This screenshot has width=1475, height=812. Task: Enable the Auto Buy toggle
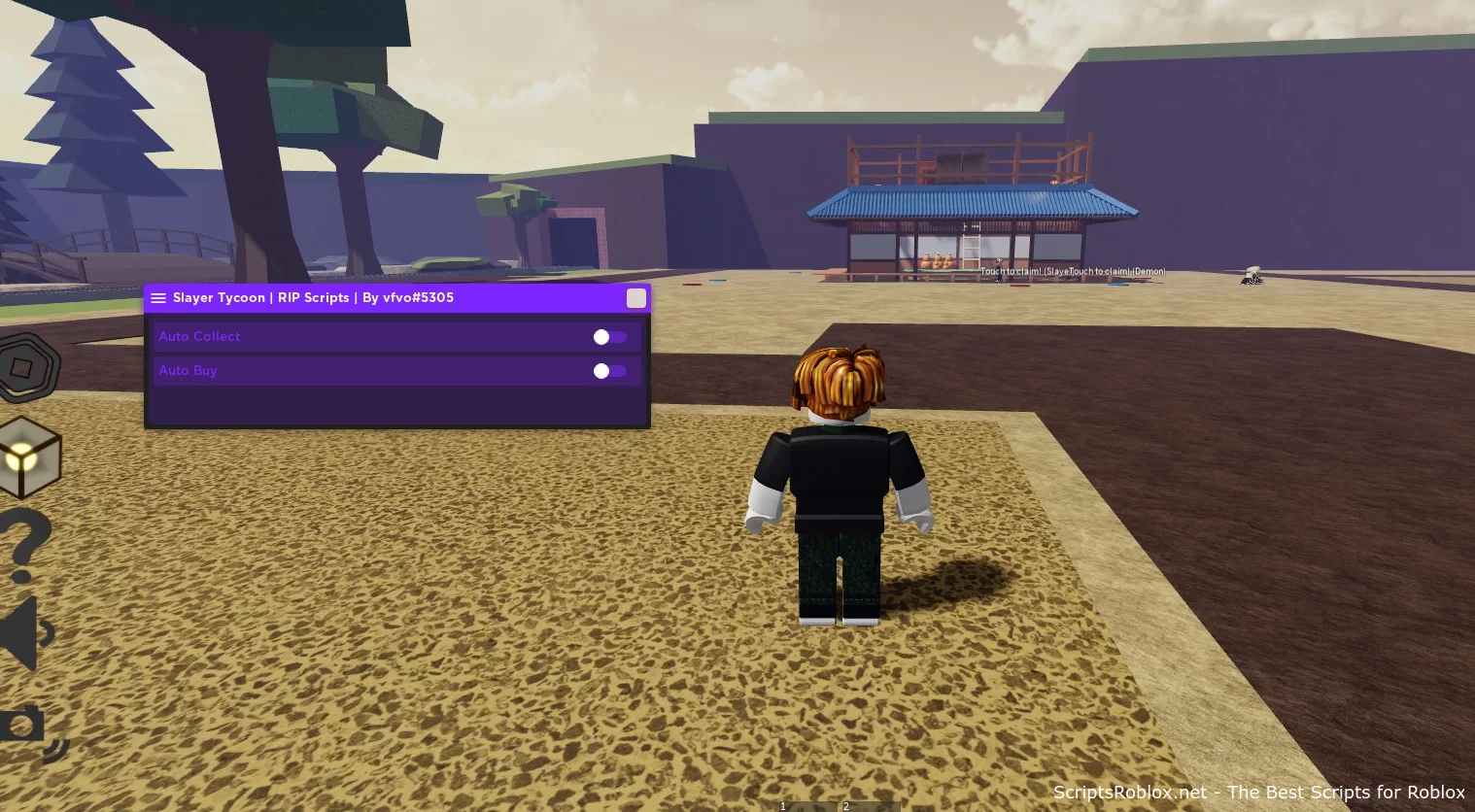coord(610,371)
